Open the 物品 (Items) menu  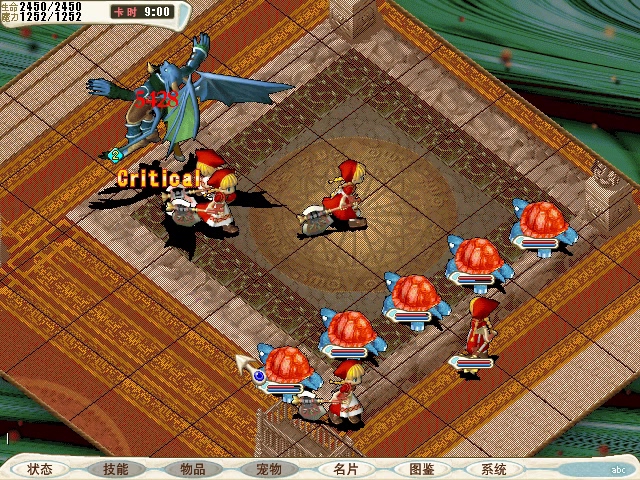pyautogui.click(x=192, y=469)
